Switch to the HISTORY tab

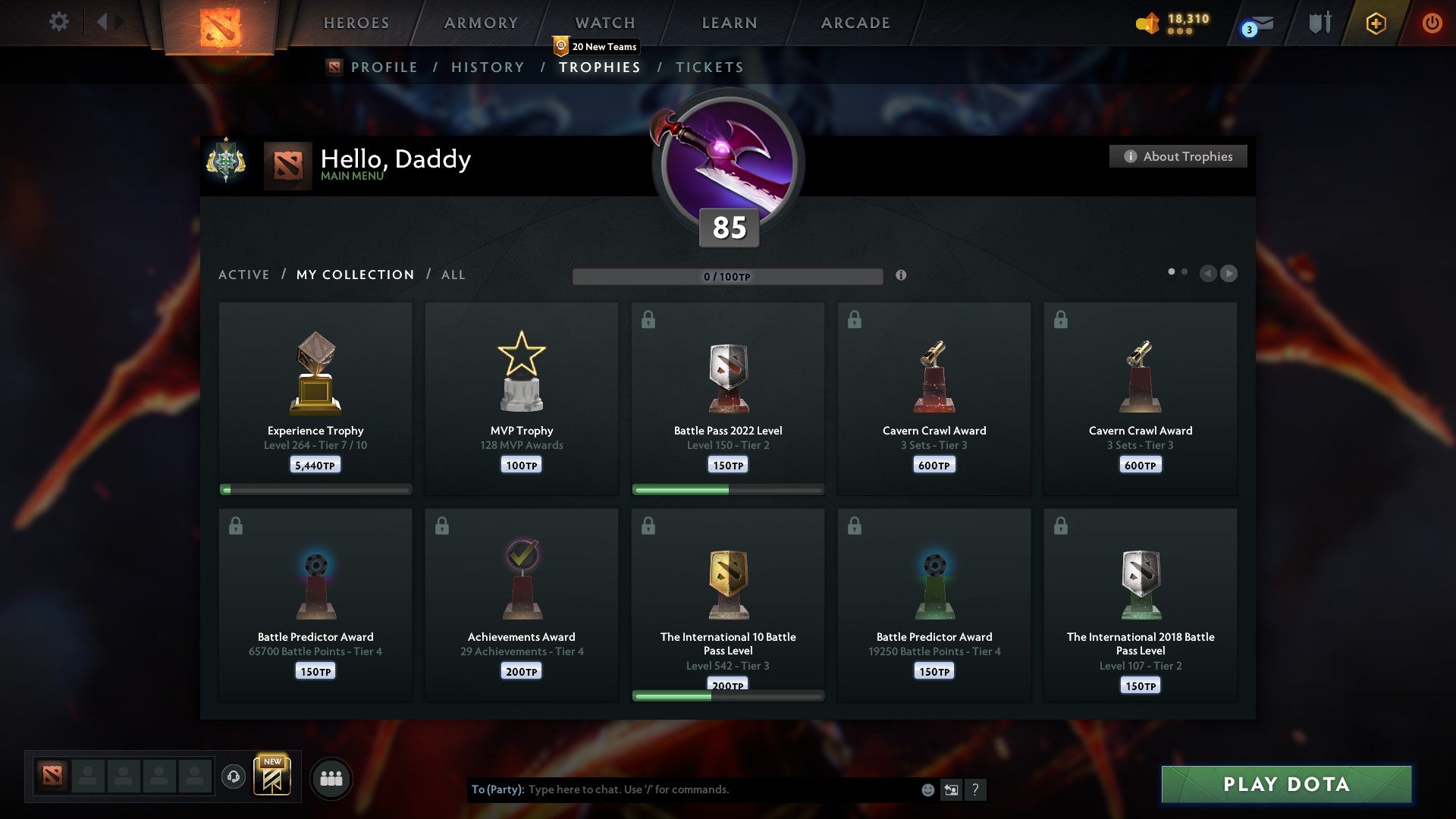tap(486, 67)
